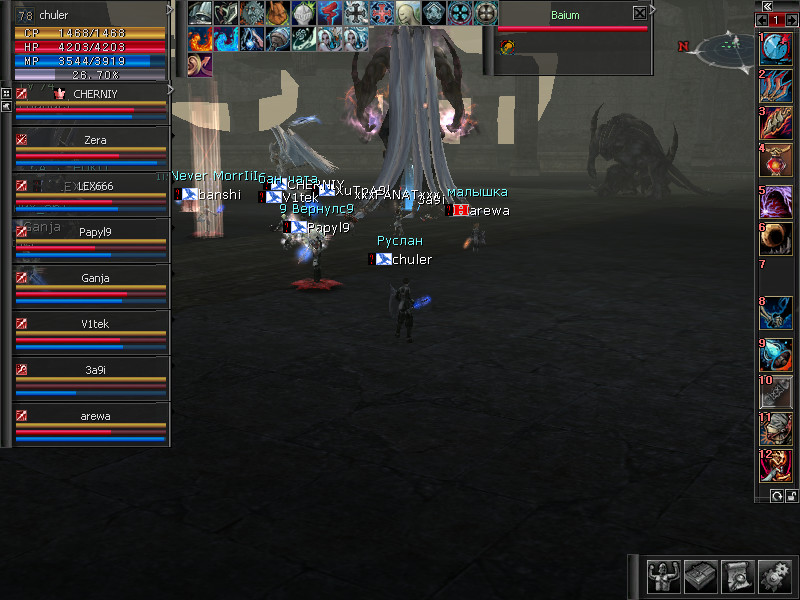The image size is (800, 600).
Task: Toggle the shortcut bar lock
Action: pyautogui.click(x=790, y=496)
